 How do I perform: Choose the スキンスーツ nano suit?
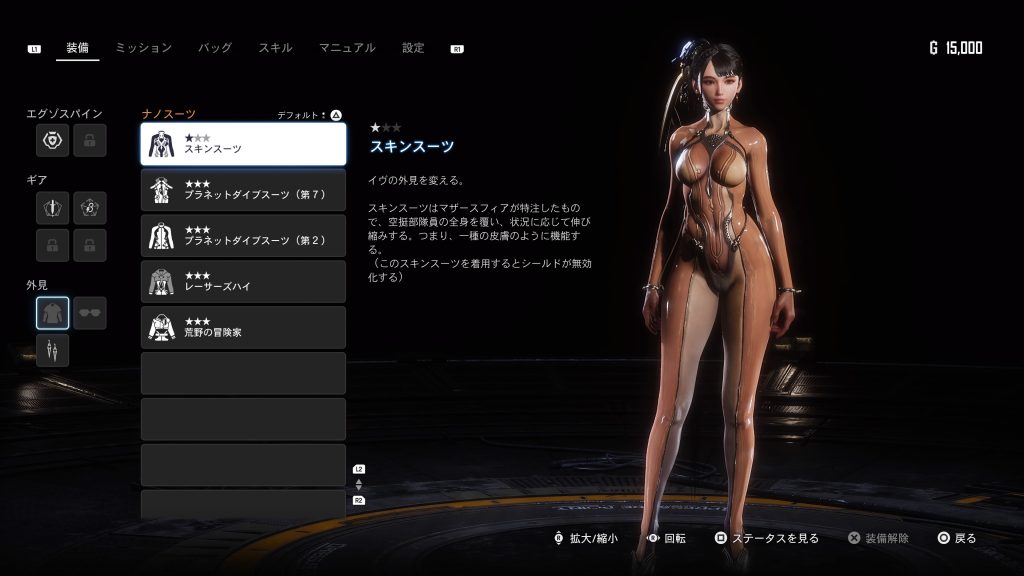pos(243,144)
